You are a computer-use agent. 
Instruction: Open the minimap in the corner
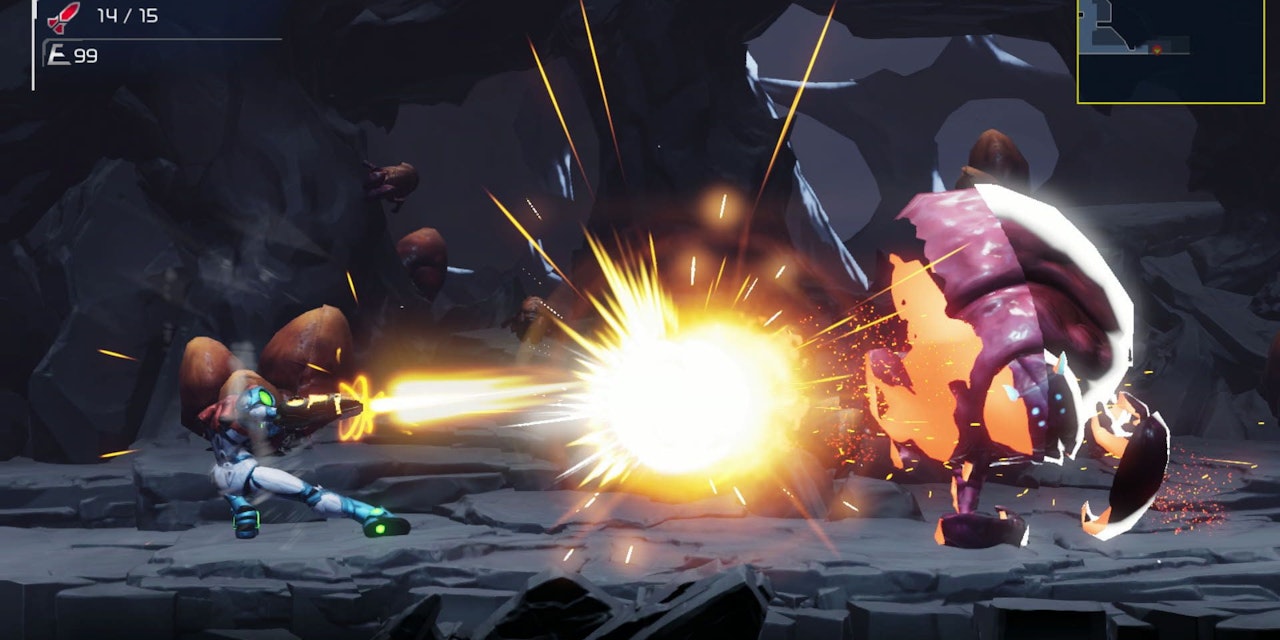tap(1170, 50)
